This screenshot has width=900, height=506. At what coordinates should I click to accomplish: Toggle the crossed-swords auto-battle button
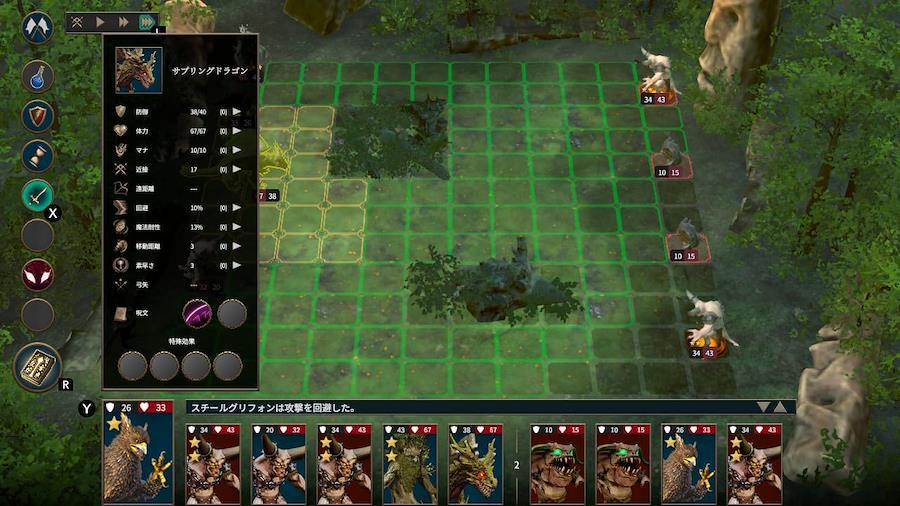[78, 21]
